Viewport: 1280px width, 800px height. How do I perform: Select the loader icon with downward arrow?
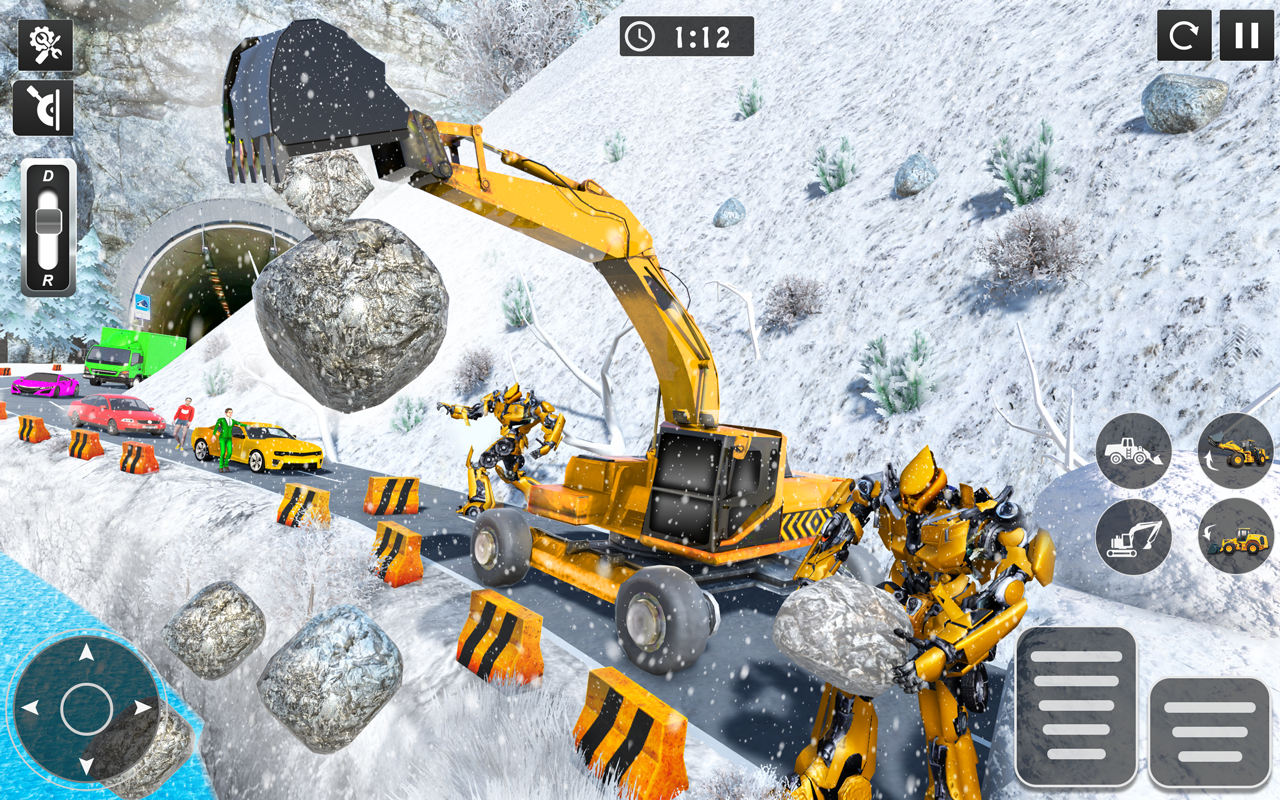click(1236, 536)
